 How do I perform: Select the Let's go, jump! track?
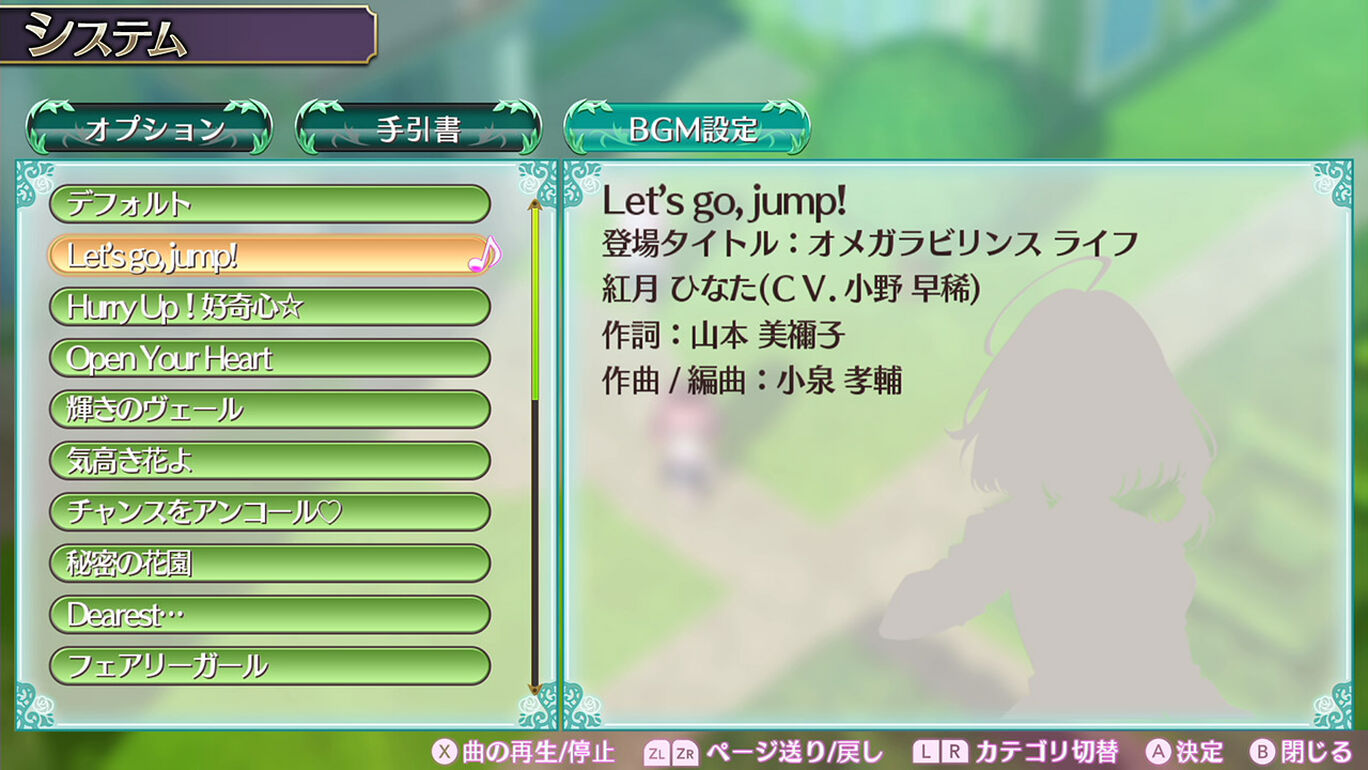[269, 256]
